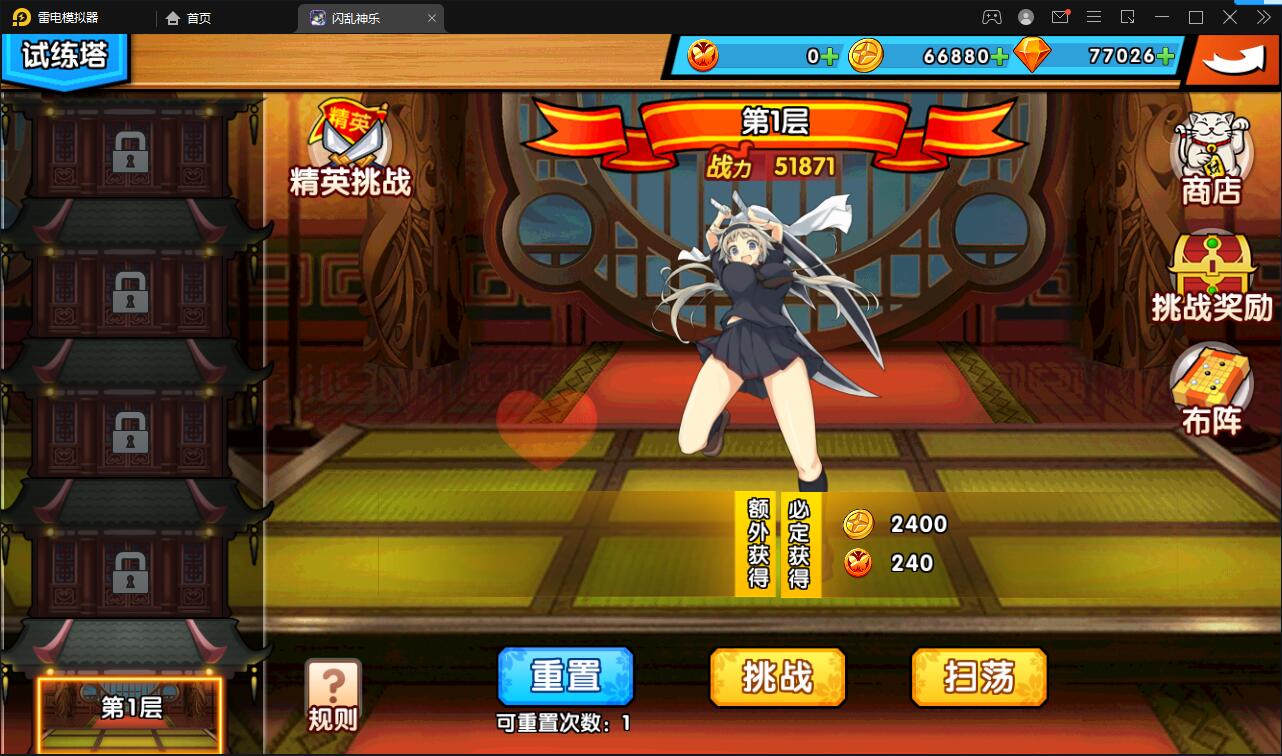Open the LDPlayer hamburger menu icon

1094,17
